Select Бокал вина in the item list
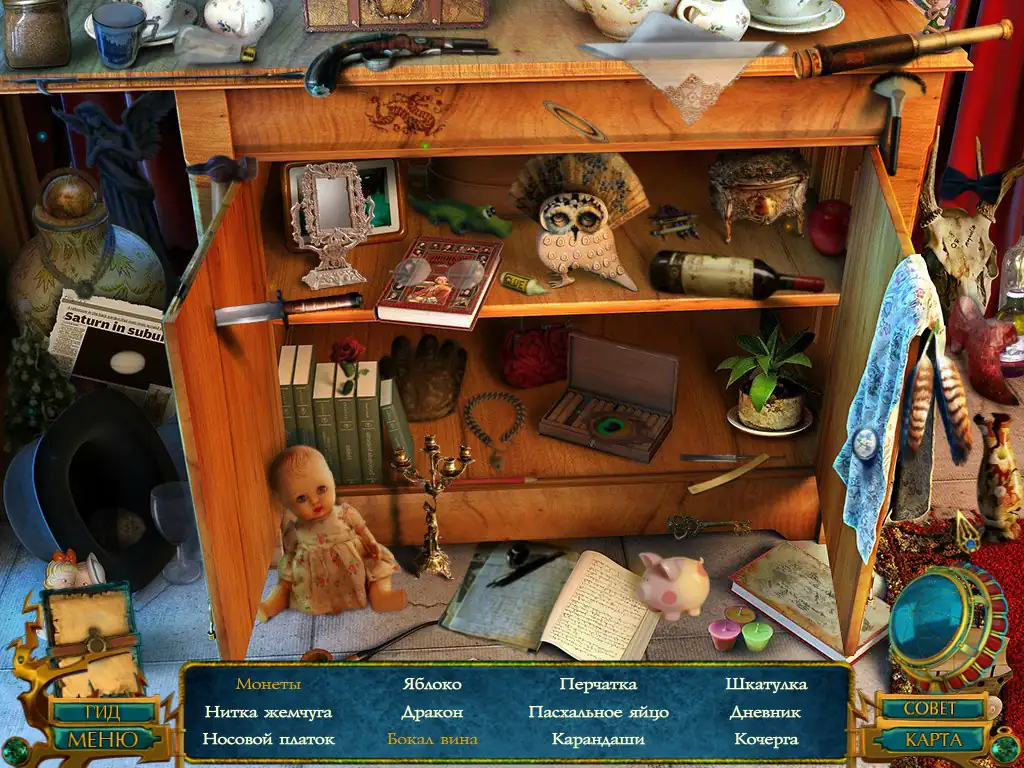Image resolution: width=1024 pixels, height=768 pixels. tap(432, 740)
